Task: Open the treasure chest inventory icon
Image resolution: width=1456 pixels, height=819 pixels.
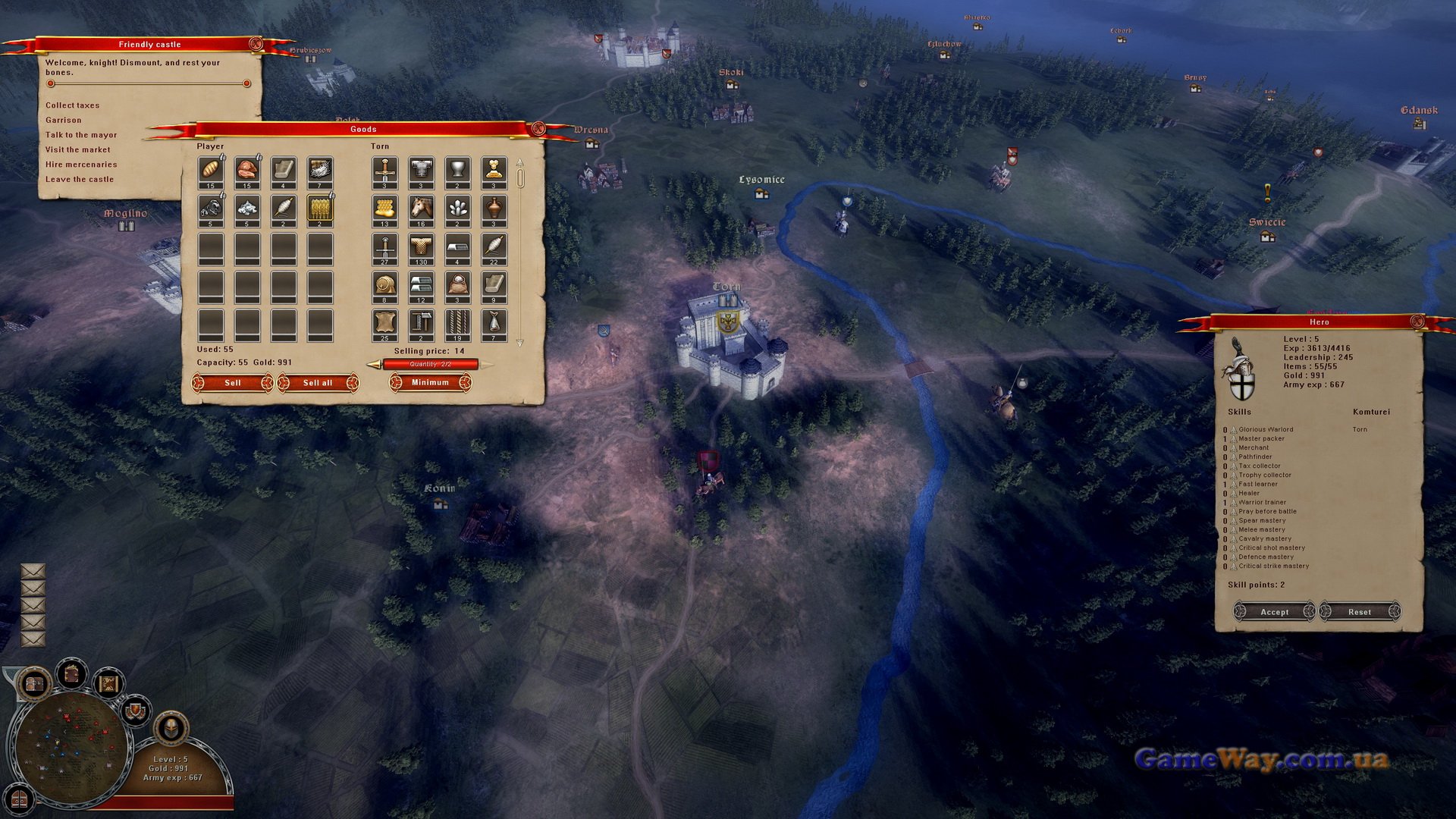Action: click(34, 684)
